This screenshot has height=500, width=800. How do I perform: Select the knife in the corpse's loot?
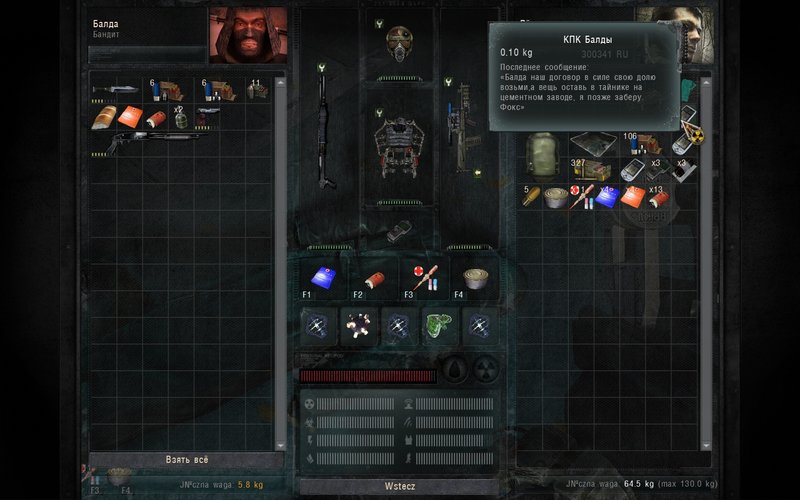(113, 90)
